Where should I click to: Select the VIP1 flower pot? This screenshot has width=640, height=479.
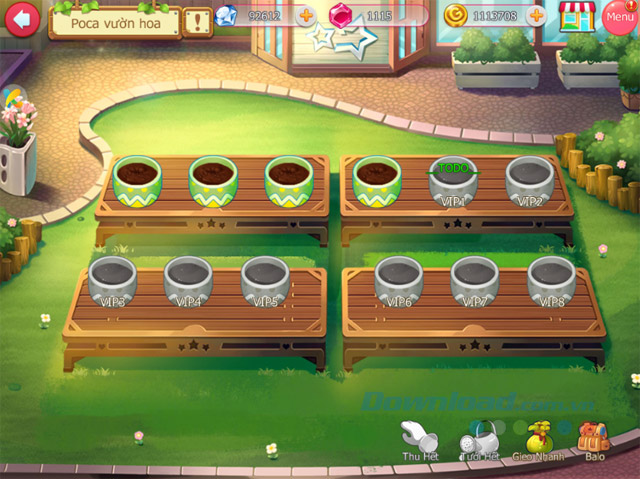(453, 181)
